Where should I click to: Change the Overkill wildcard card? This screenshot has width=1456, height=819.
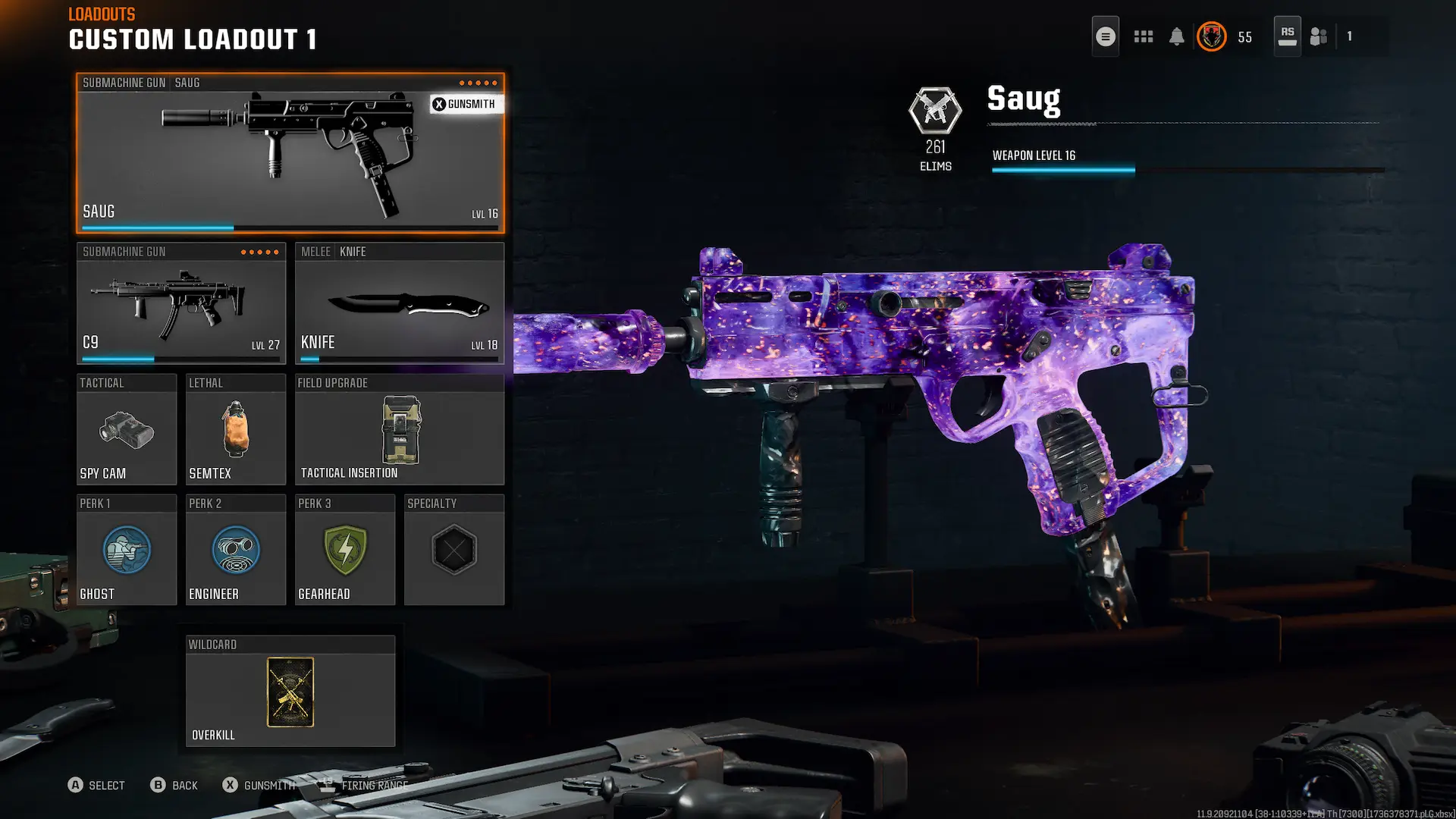click(x=290, y=692)
